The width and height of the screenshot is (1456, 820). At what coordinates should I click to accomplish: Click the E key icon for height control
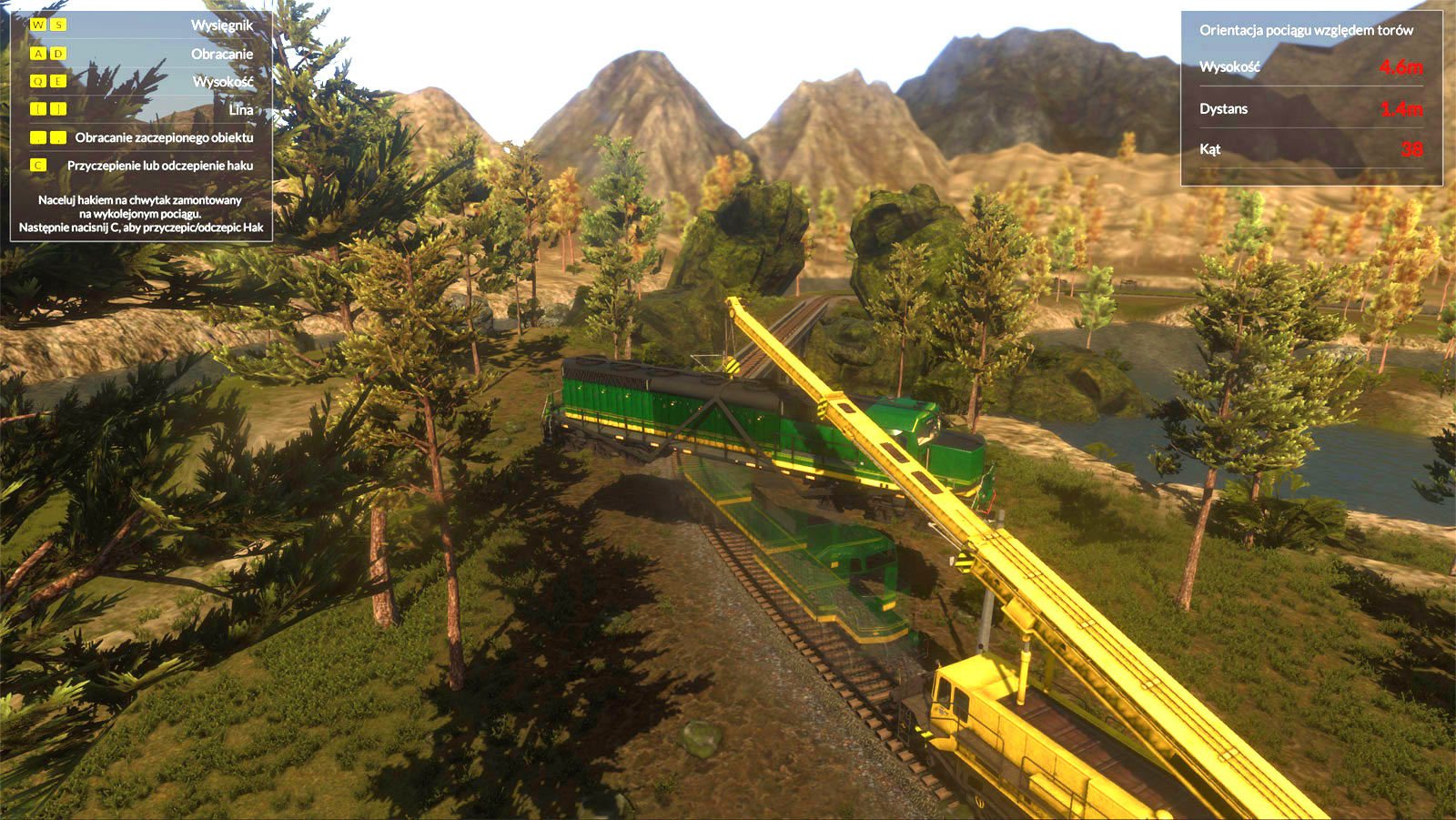click(57, 81)
